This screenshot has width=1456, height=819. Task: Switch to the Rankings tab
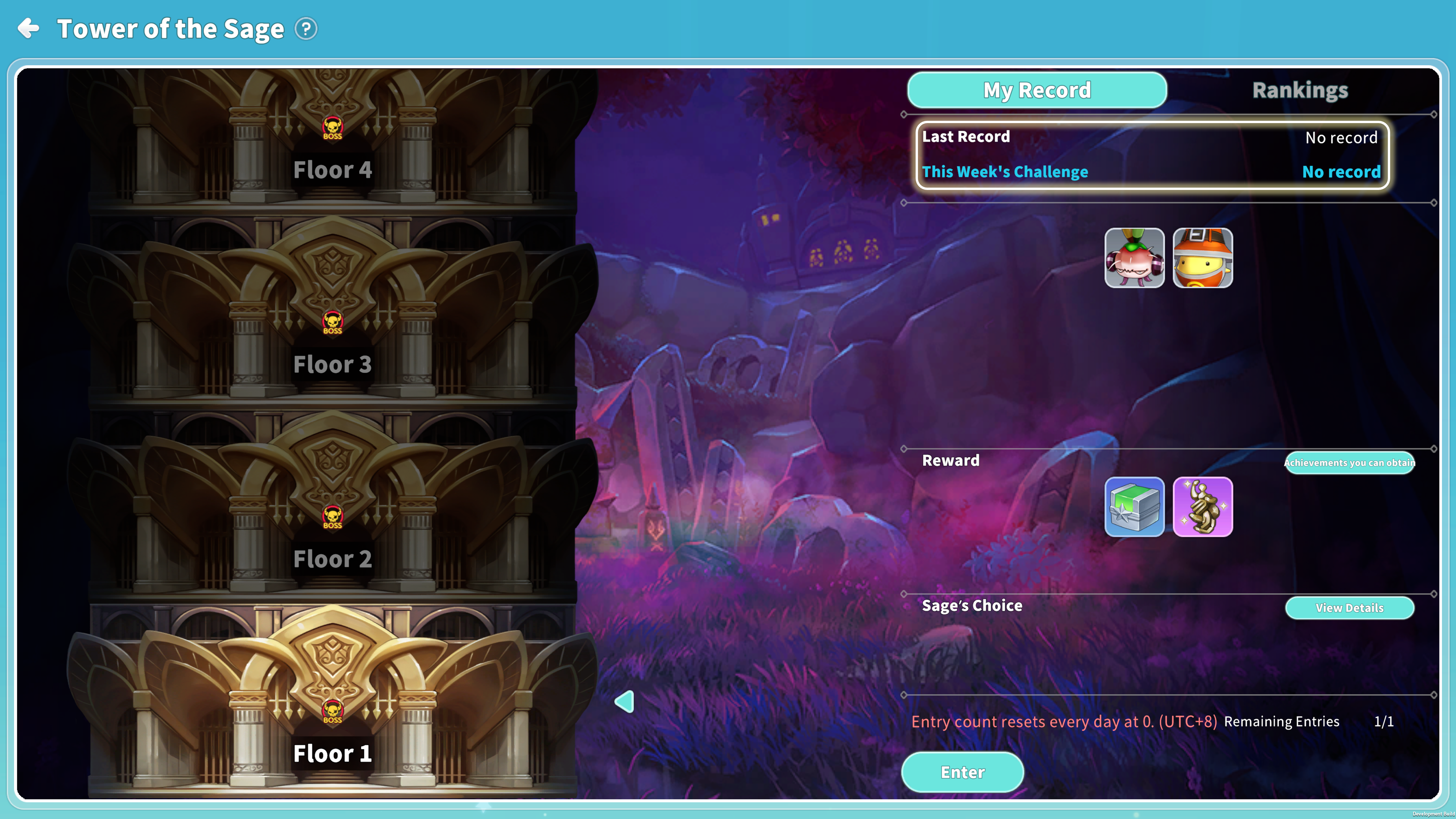[1299, 90]
